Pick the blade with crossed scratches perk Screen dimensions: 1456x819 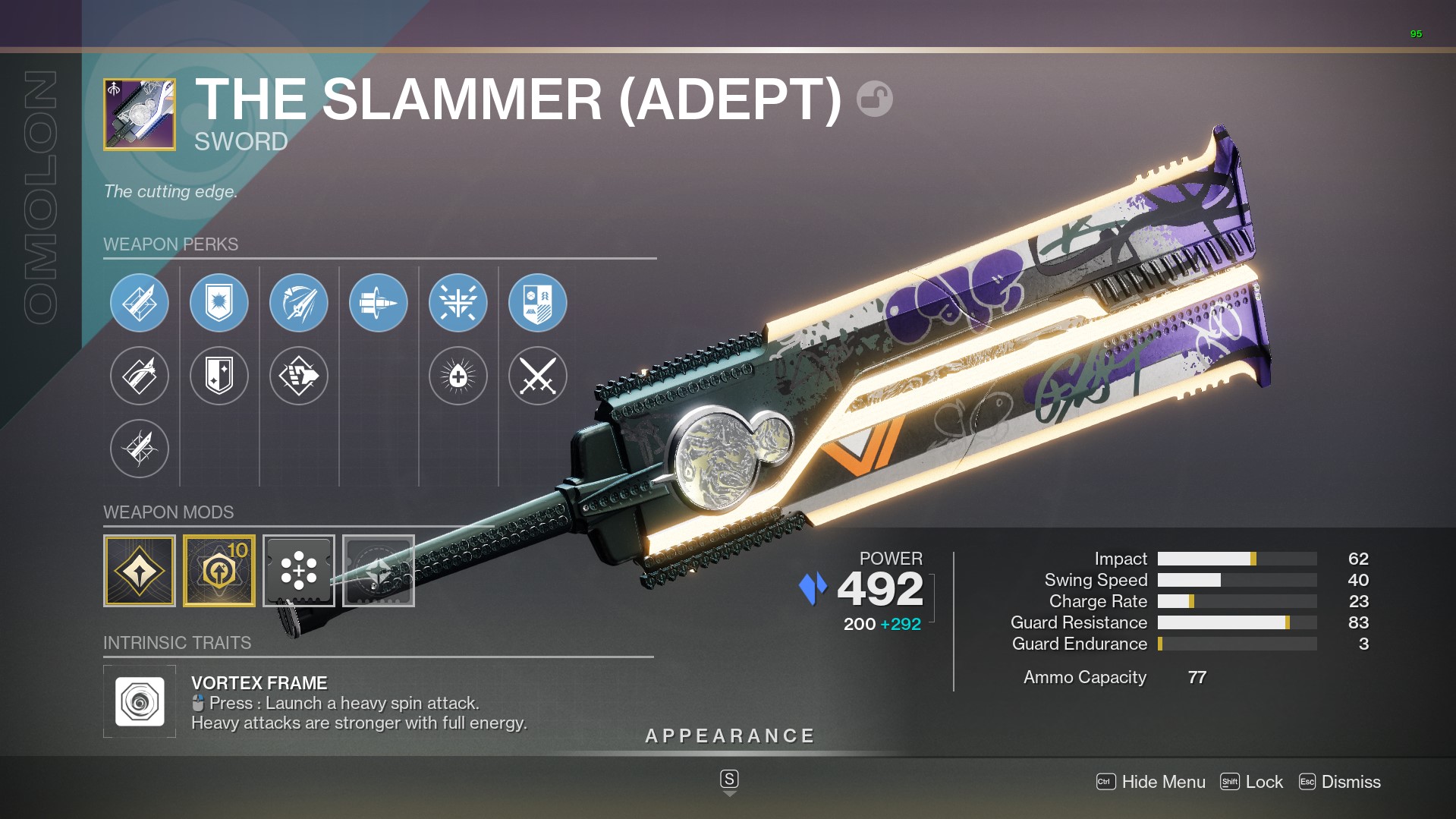pos(140,449)
